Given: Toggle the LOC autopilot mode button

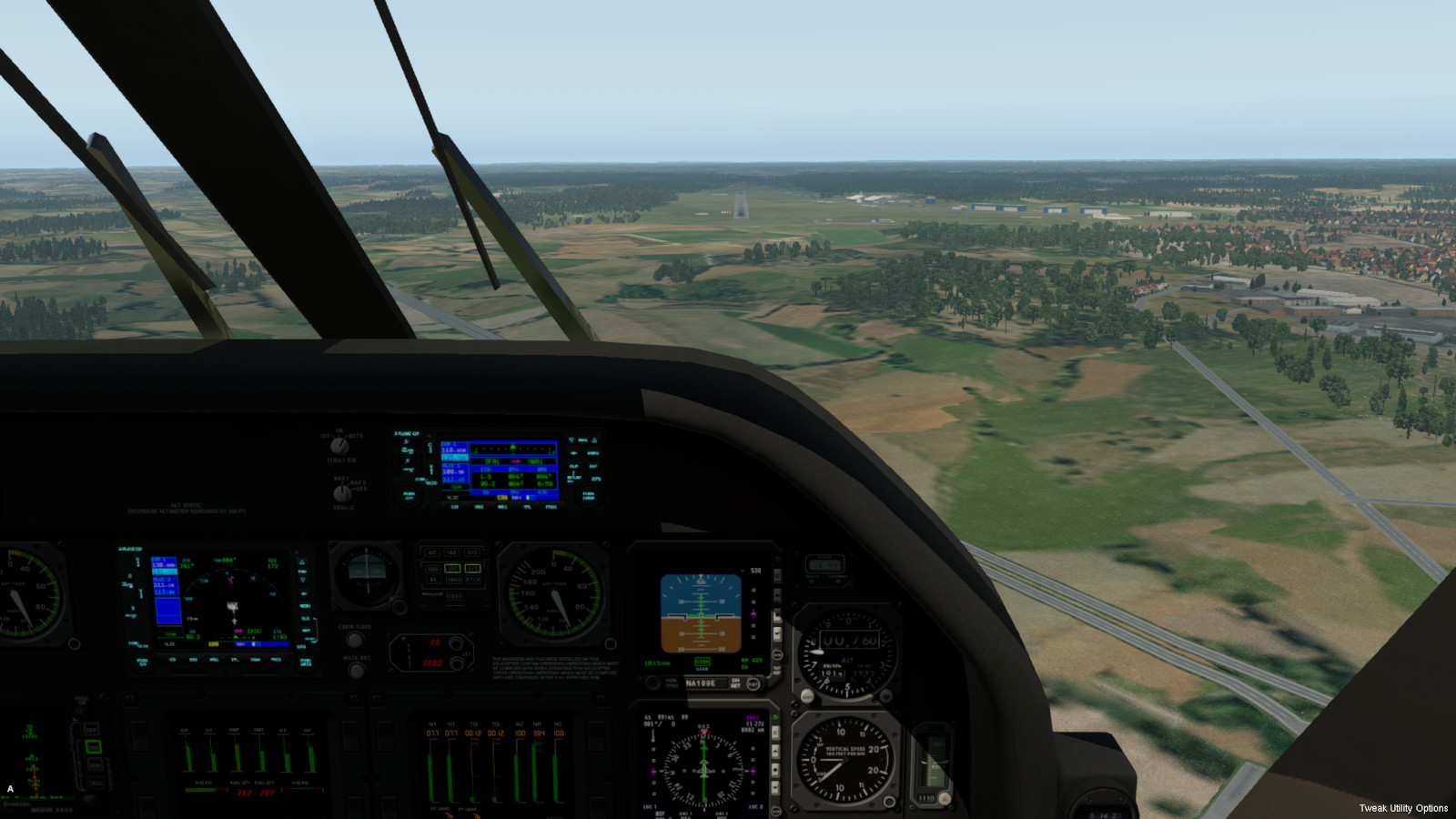Looking at the screenshot, I should point(452,569).
